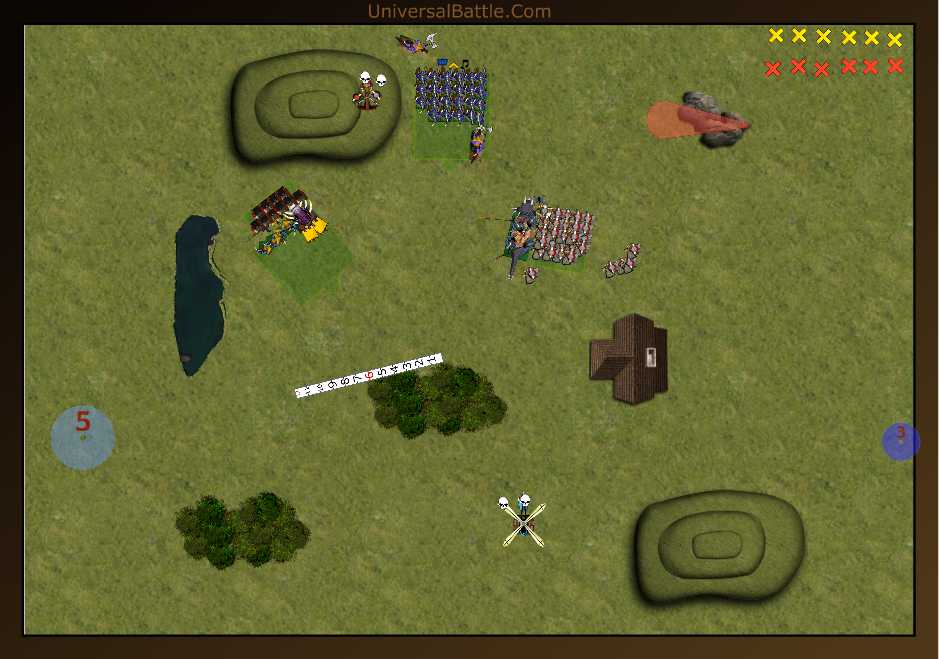Viewport: 939px width, 659px height.
Task: Click the dark blue counter showing 3
Action: [900, 441]
